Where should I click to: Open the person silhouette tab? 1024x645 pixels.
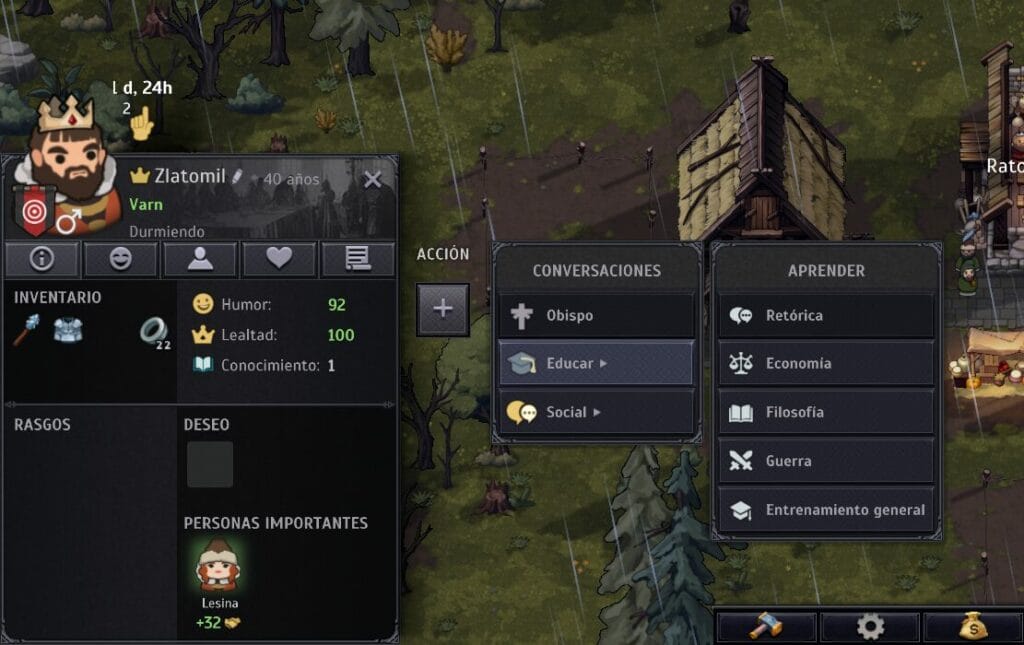coord(200,259)
